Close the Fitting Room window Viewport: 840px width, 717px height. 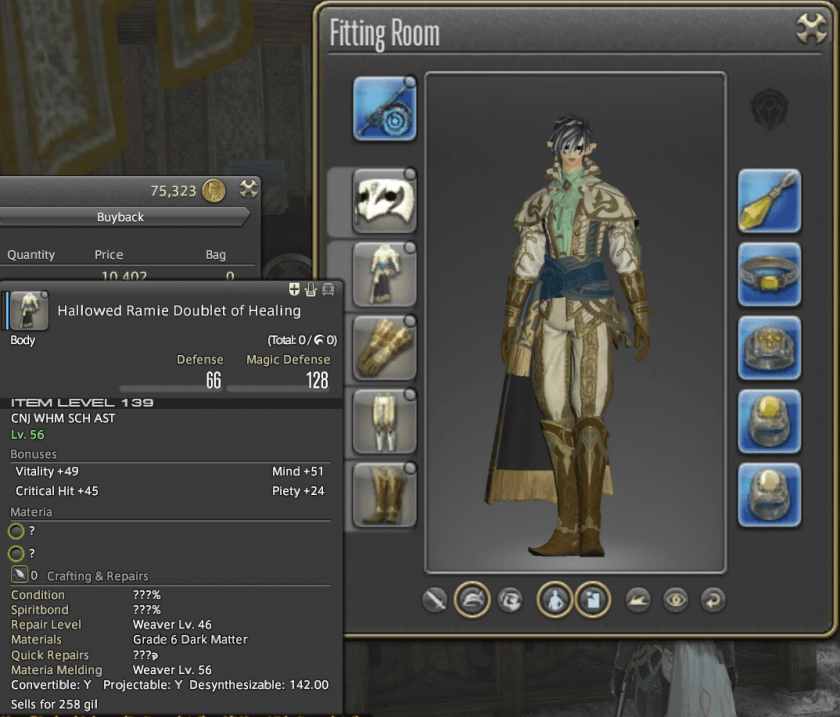[810, 30]
